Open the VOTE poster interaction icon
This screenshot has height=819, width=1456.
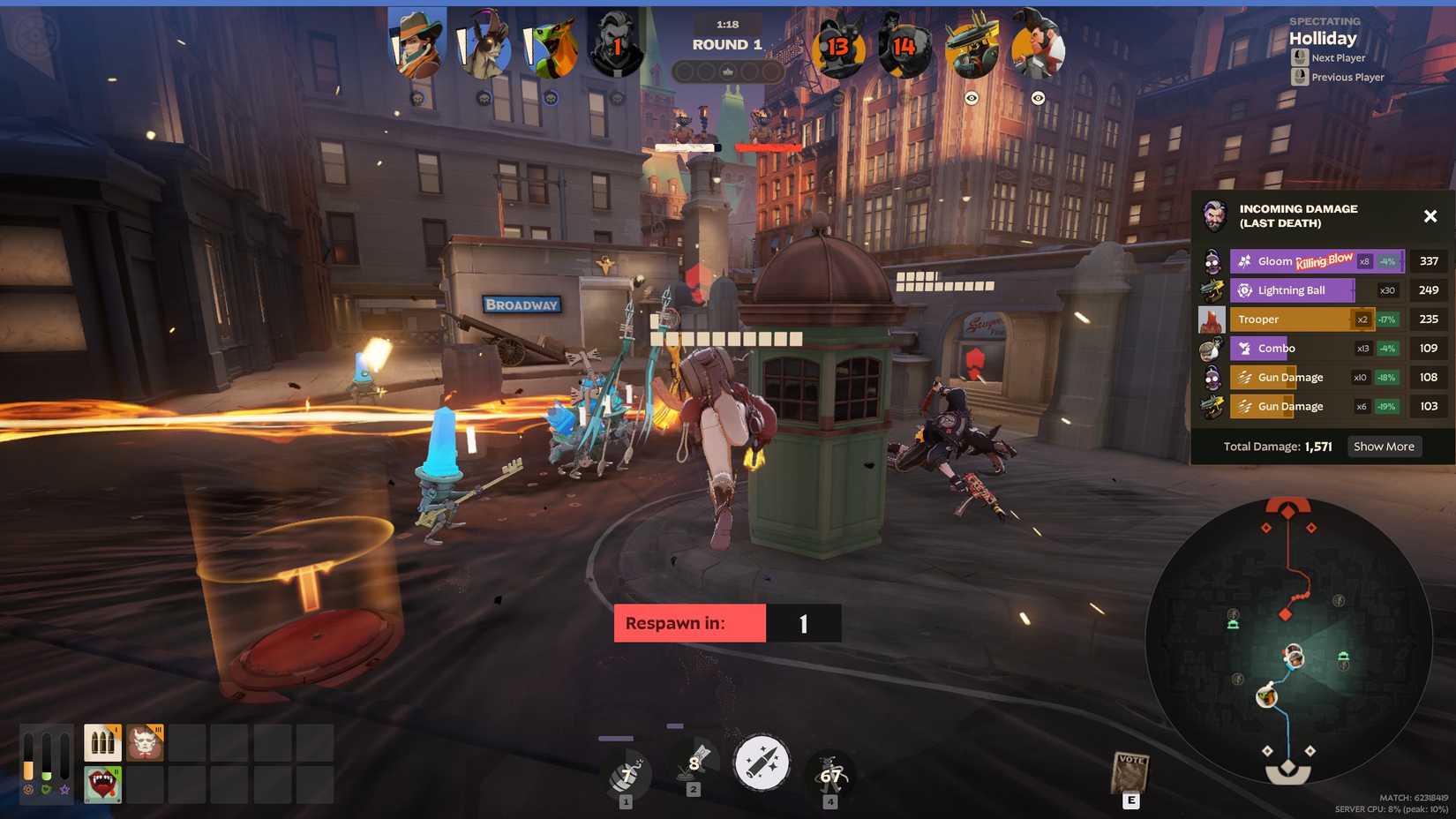pyautogui.click(x=1130, y=770)
